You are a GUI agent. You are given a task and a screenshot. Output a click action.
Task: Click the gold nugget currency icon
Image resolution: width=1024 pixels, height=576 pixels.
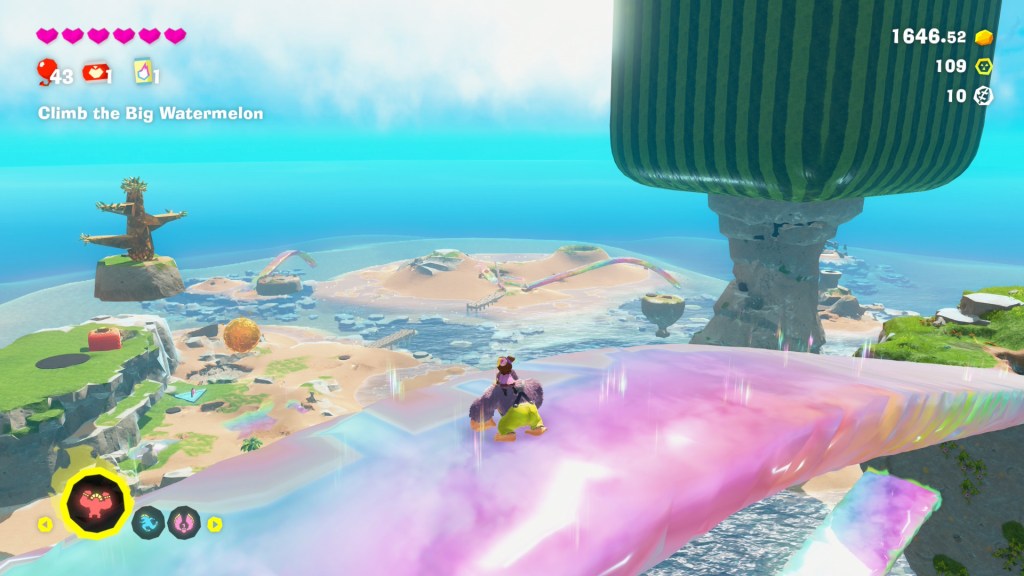(x=984, y=37)
